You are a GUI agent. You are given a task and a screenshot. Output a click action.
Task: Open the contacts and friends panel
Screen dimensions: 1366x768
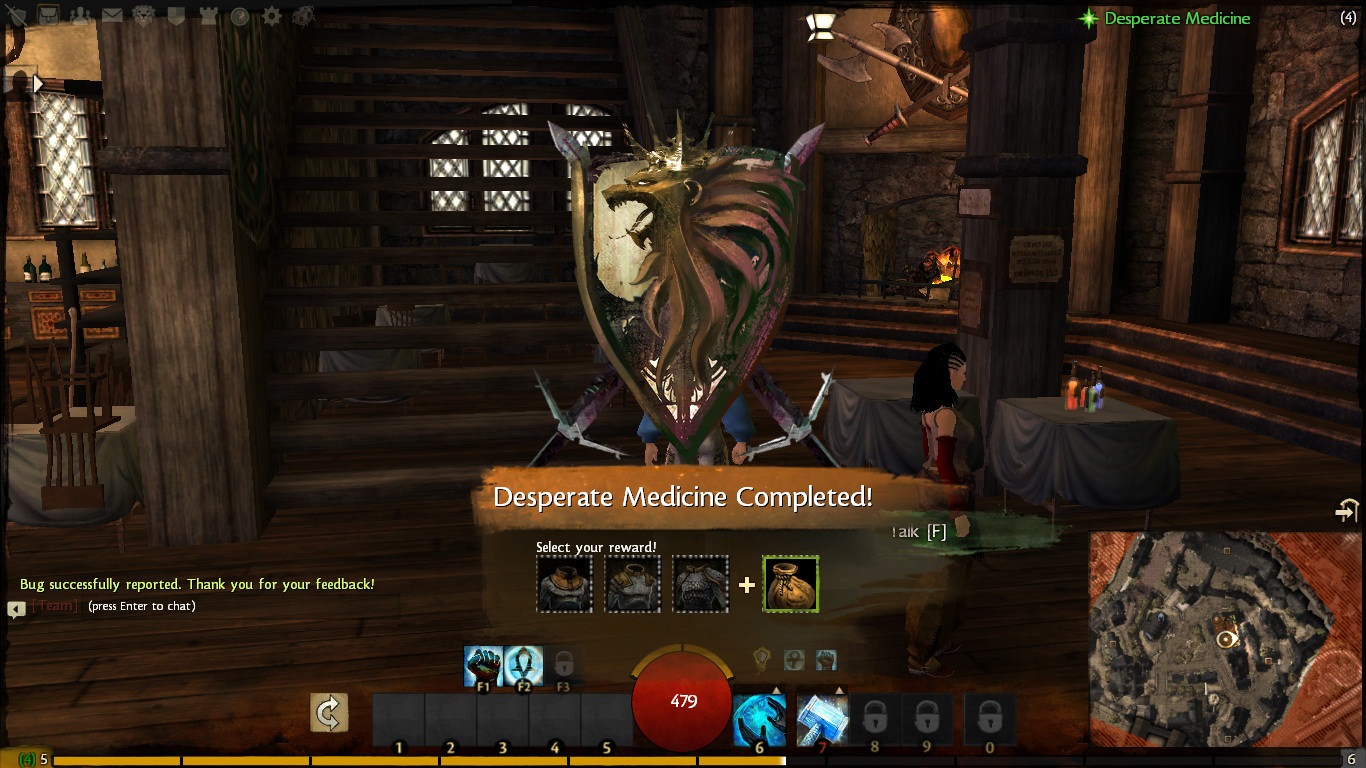(80, 16)
